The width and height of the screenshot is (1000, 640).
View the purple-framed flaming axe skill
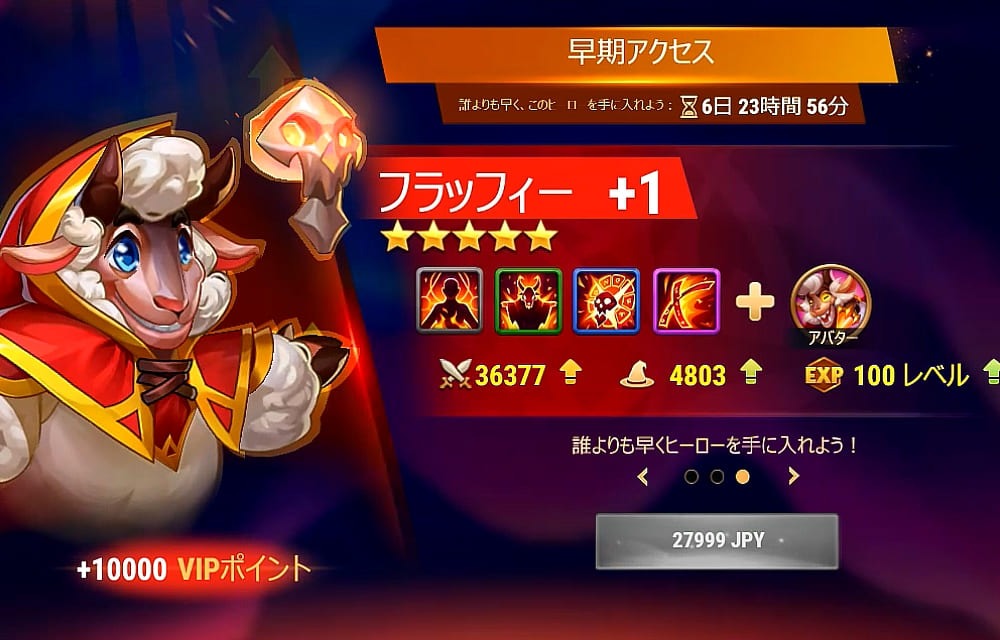point(686,301)
